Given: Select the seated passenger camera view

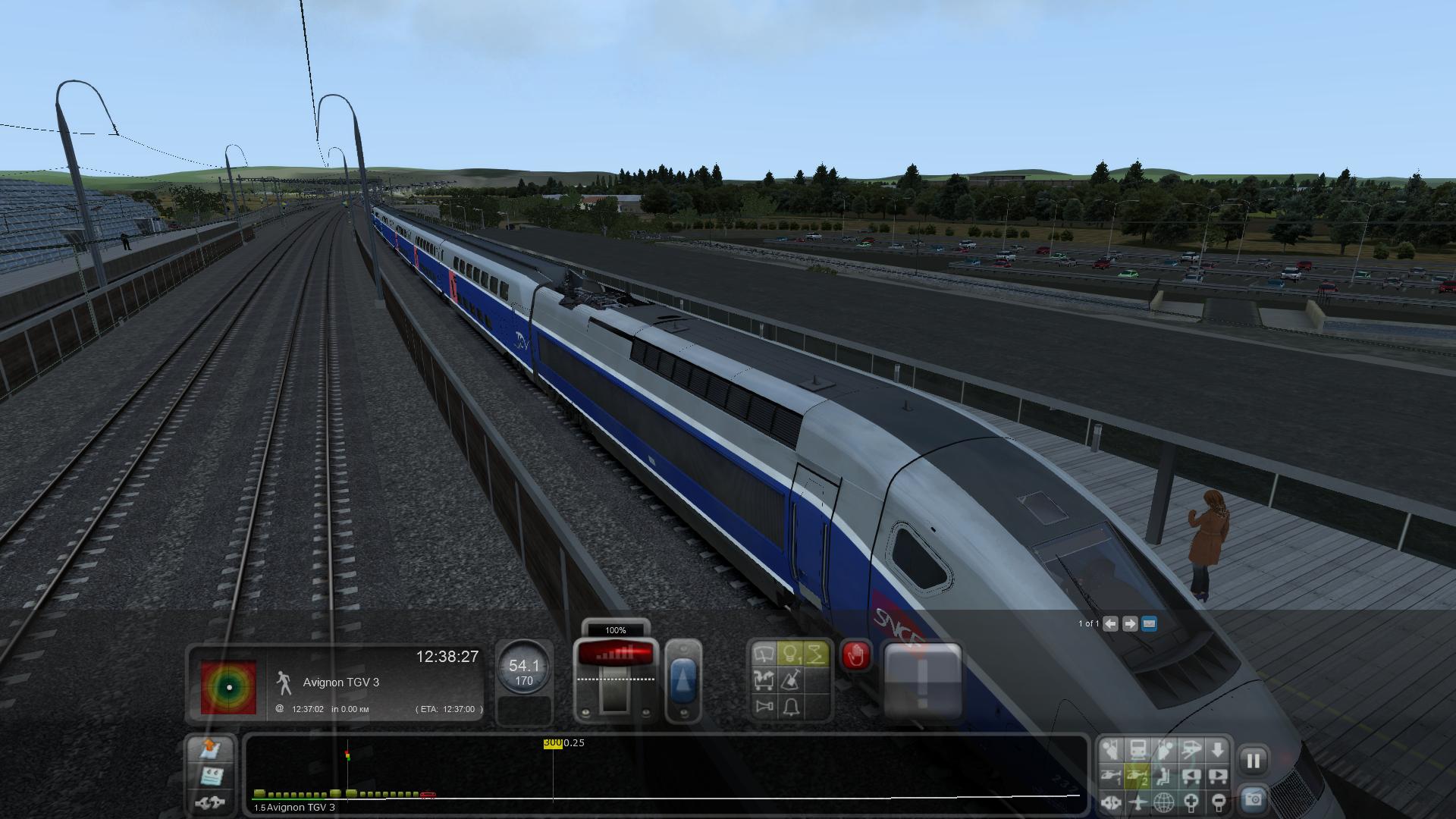Looking at the screenshot, I should [1164, 776].
